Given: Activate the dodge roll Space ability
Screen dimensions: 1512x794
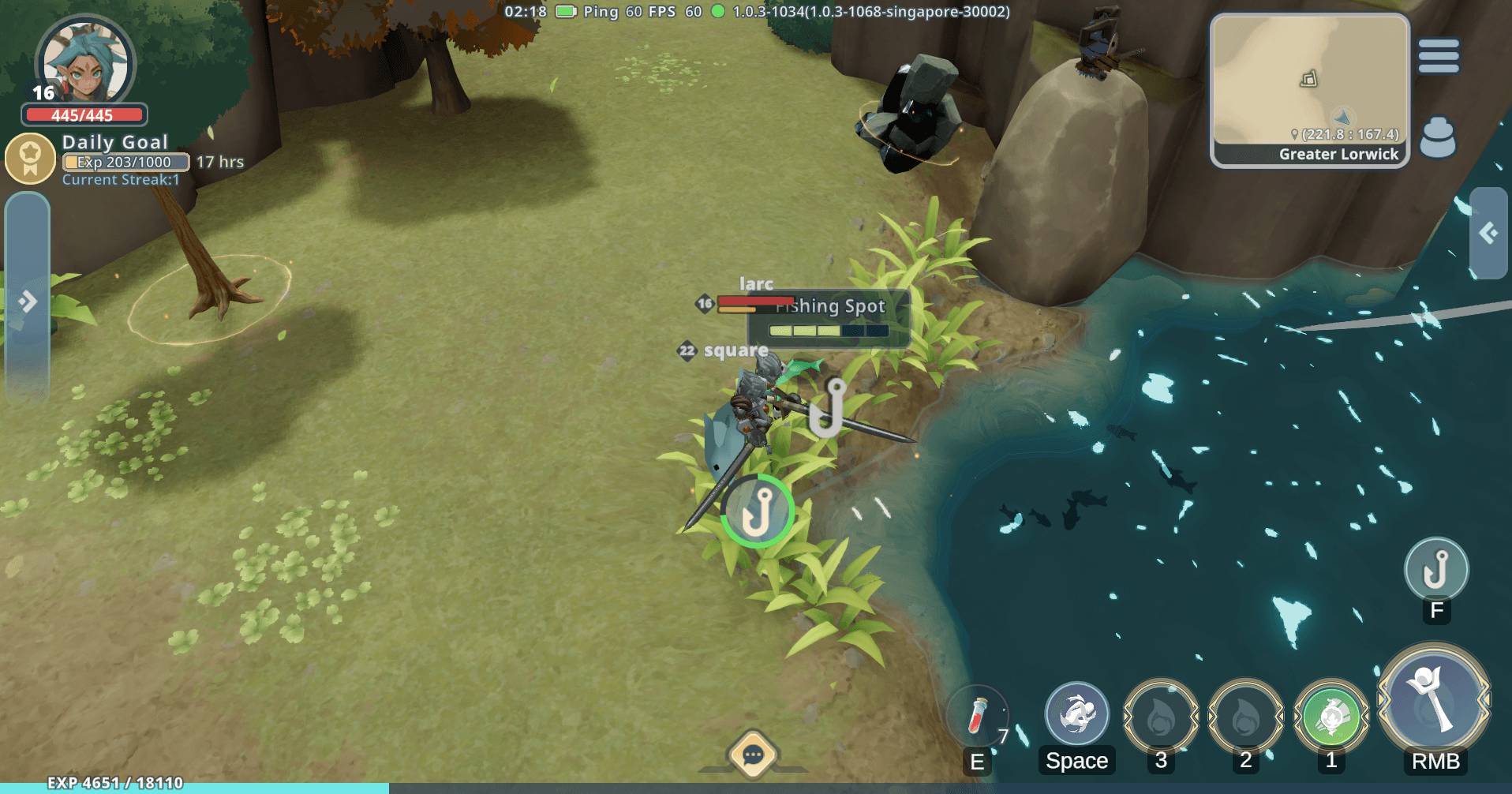Looking at the screenshot, I should click(x=1076, y=714).
